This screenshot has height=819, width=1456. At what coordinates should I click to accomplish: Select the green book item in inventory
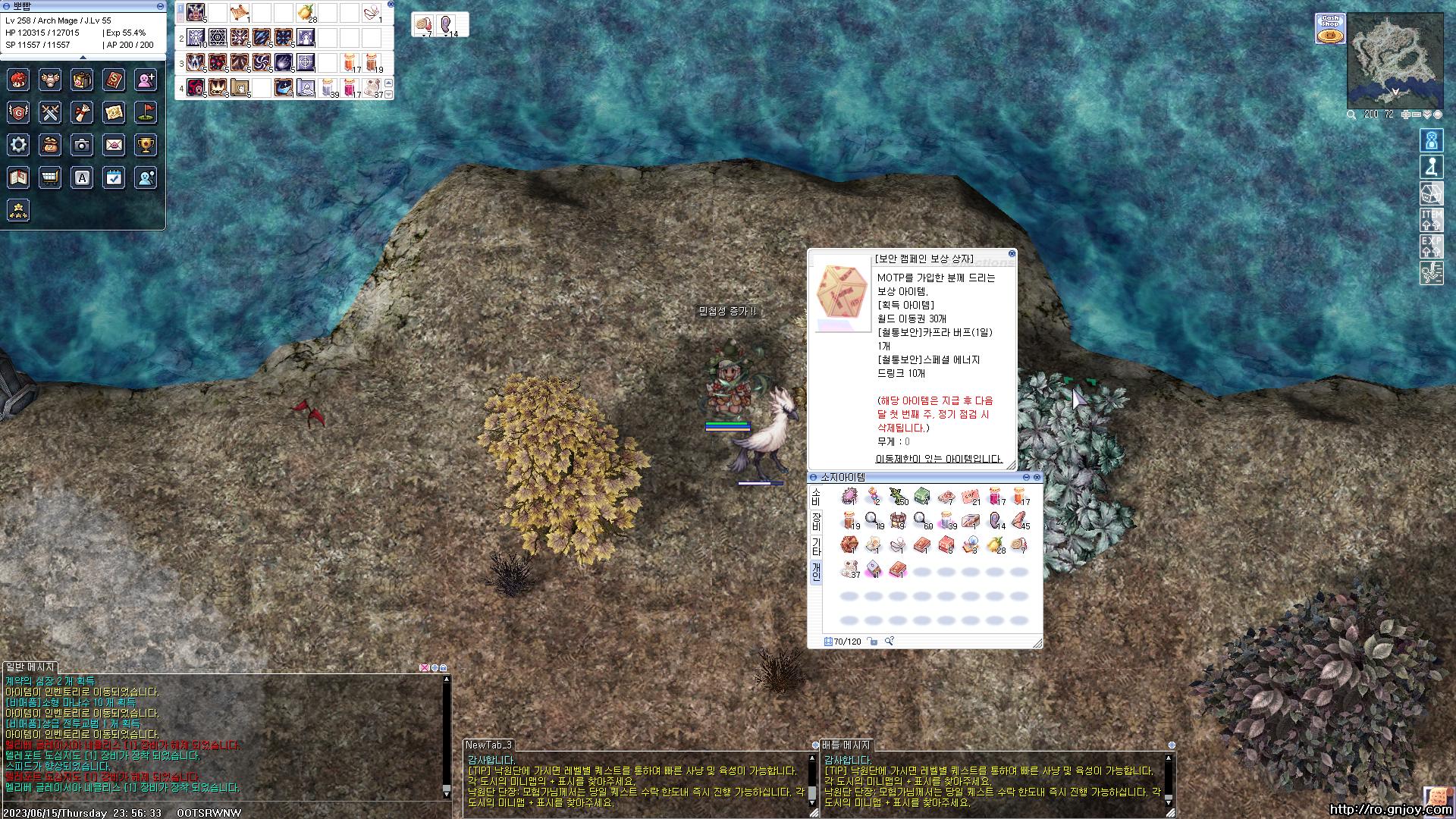[x=921, y=497]
